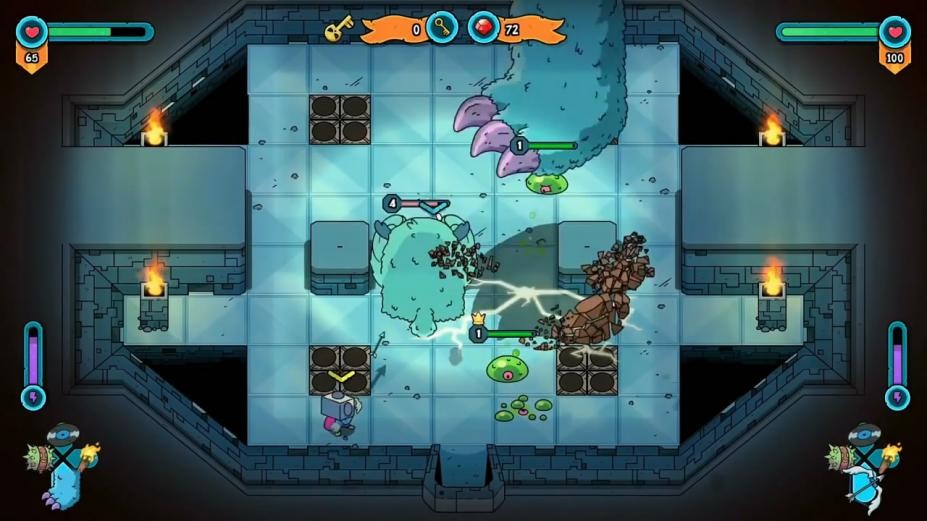Select the blue key counter icon
The width and height of the screenshot is (927, 521).
441,28
